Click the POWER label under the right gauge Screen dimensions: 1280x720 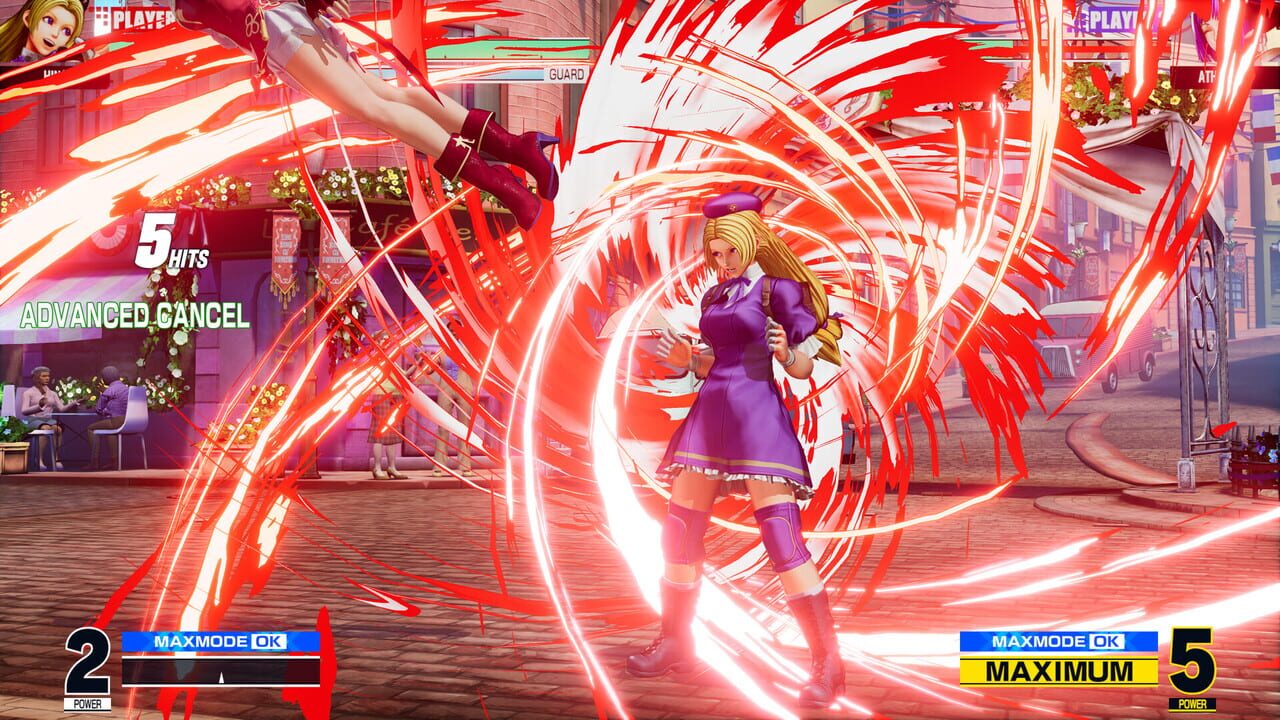coord(1192,703)
